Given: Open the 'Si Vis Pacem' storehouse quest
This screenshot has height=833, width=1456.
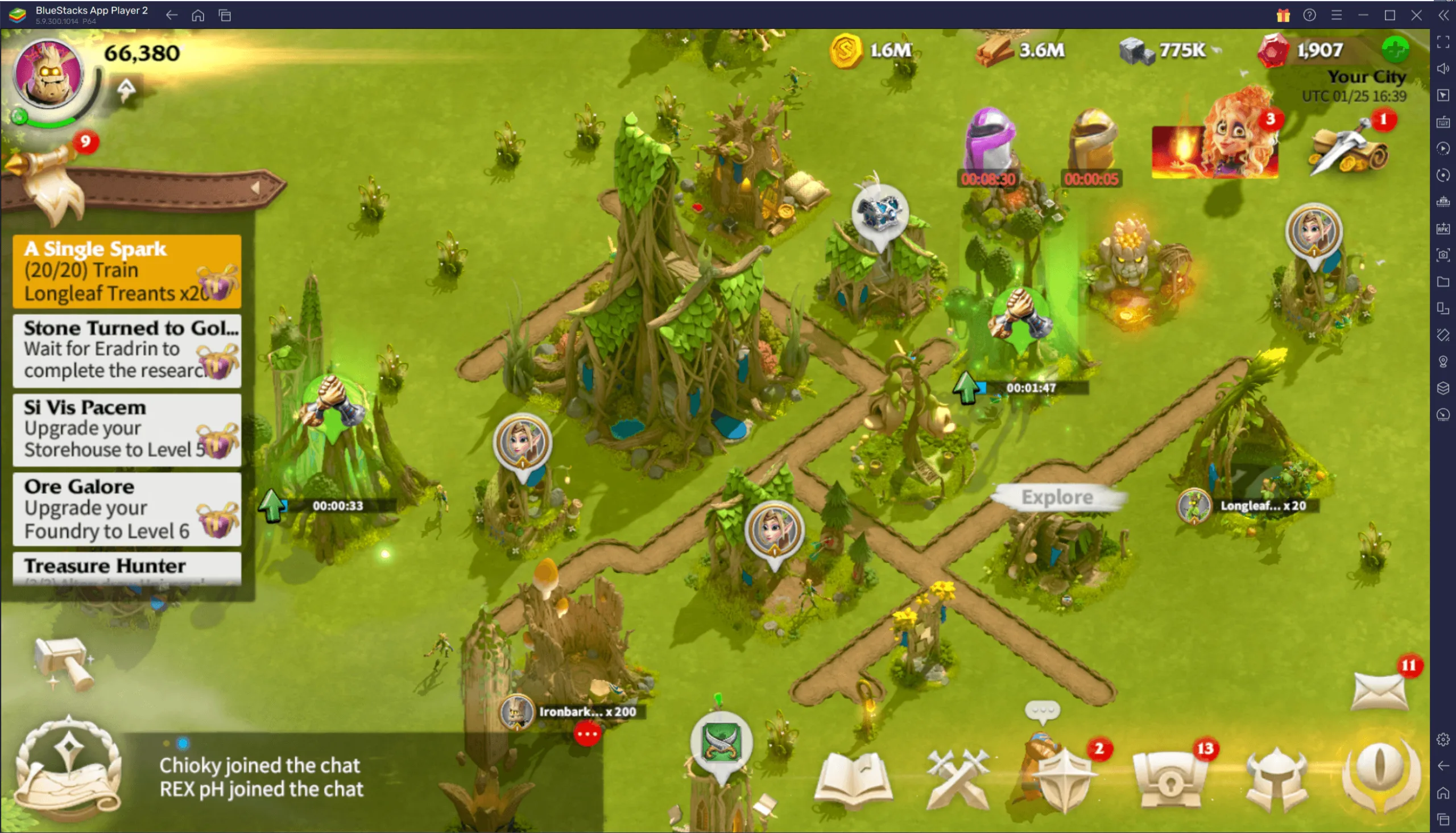Looking at the screenshot, I should (126, 429).
